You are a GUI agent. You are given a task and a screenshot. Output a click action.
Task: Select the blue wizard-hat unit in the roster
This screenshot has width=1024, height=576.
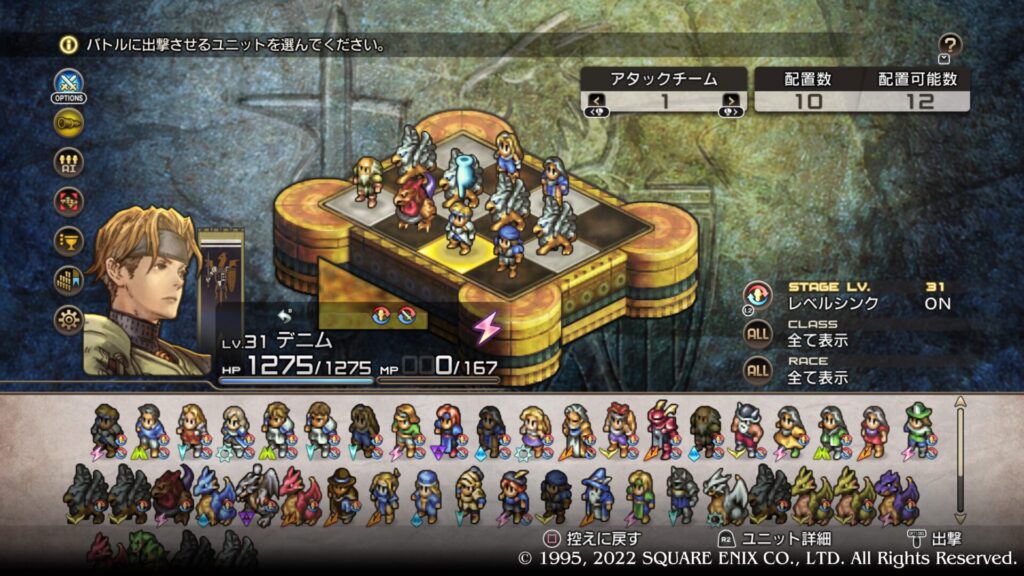pyautogui.click(x=597, y=494)
